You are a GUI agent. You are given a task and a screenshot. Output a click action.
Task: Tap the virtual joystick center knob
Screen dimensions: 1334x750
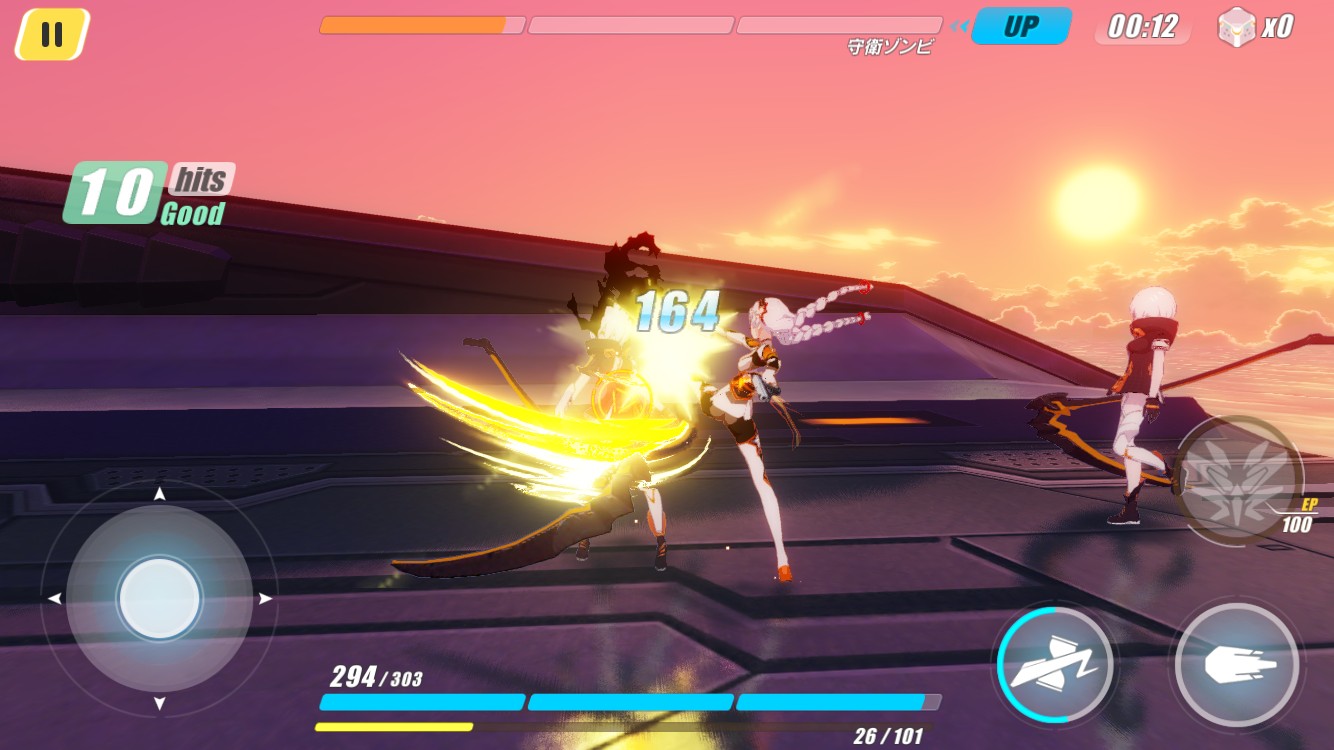(159, 599)
